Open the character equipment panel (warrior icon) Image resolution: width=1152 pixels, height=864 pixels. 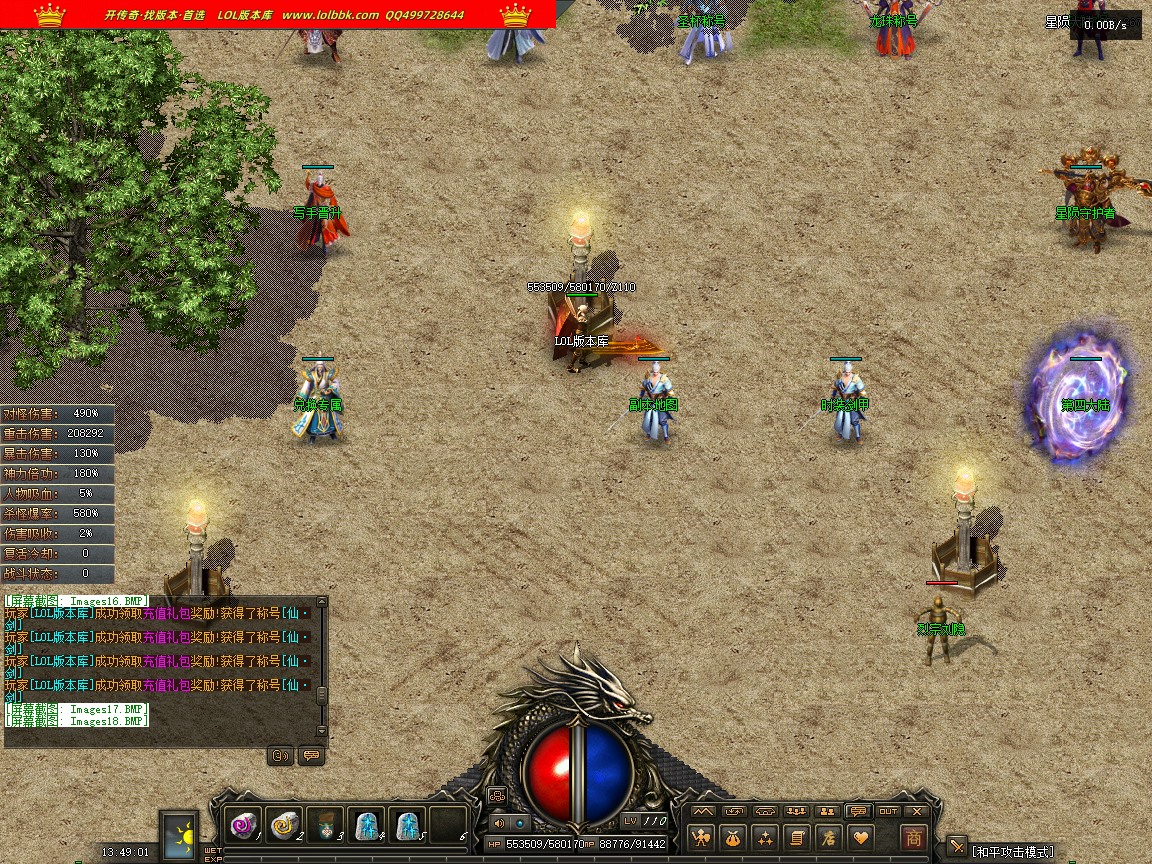click(702, 838)
